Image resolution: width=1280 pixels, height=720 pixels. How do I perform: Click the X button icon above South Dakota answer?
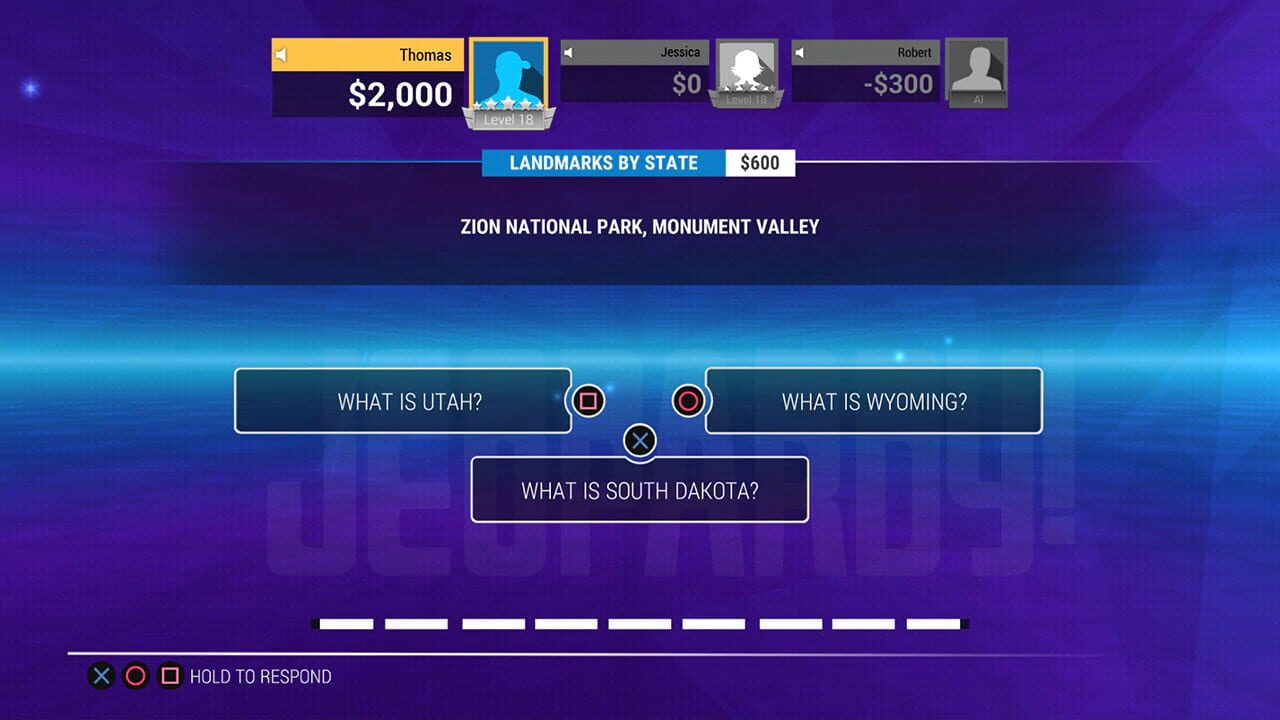tap(640, 440)
